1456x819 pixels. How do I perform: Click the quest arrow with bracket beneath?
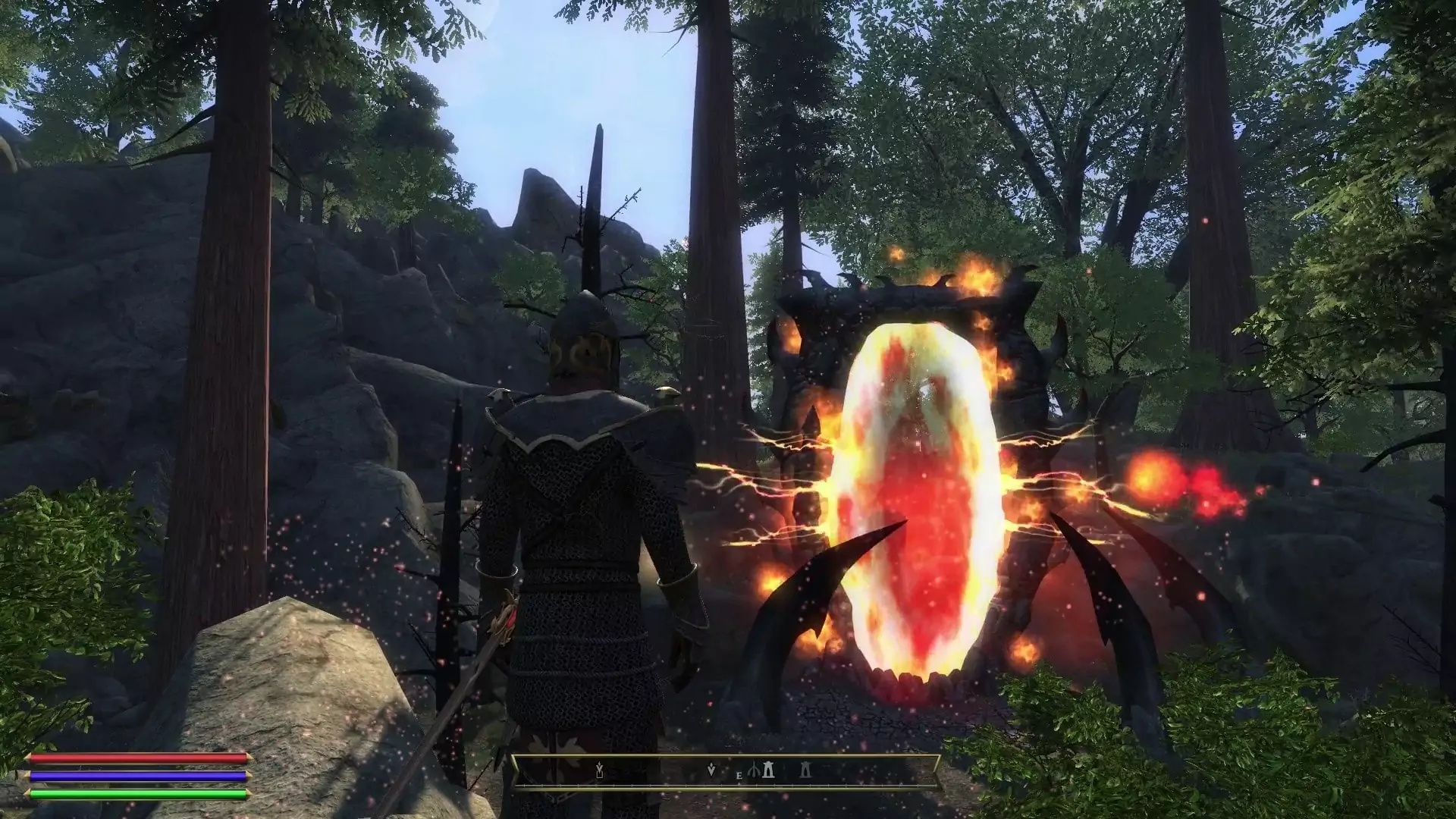click(599, 772)
